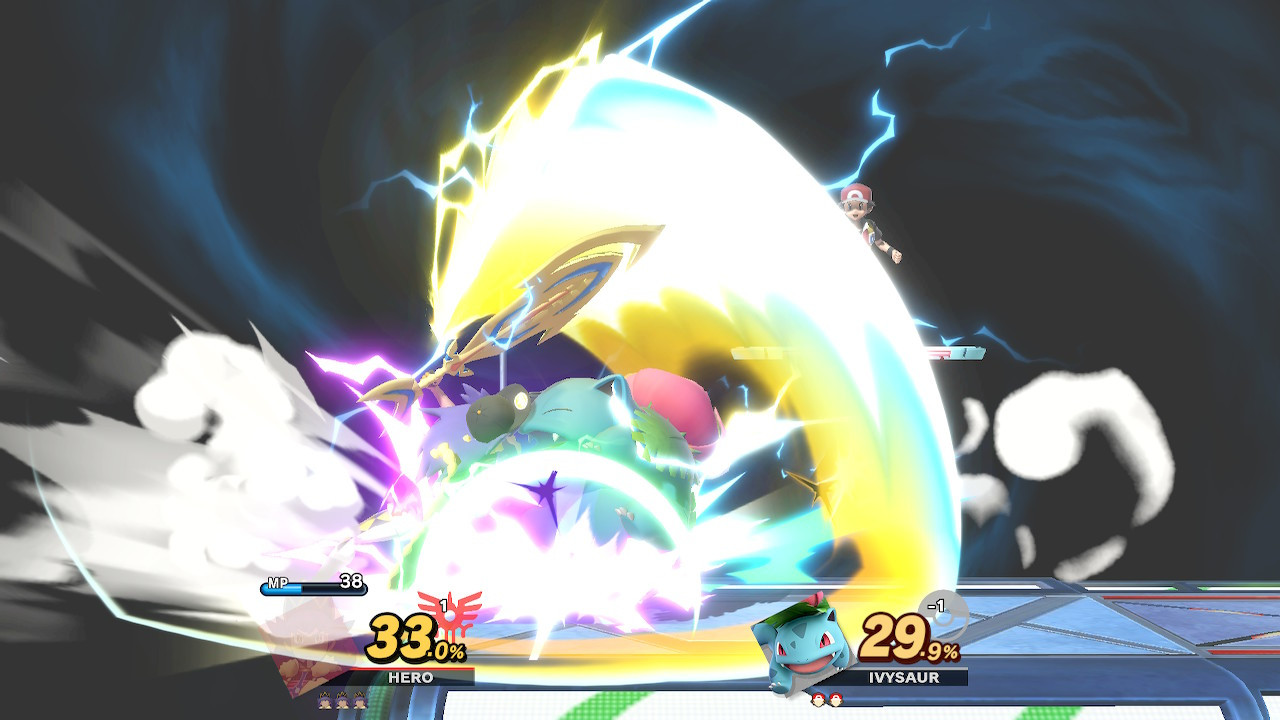The width and height of the screenshot is (1280, 720).
Task: Click the third Hero stock head icon
Action: [x=361, y=702]
